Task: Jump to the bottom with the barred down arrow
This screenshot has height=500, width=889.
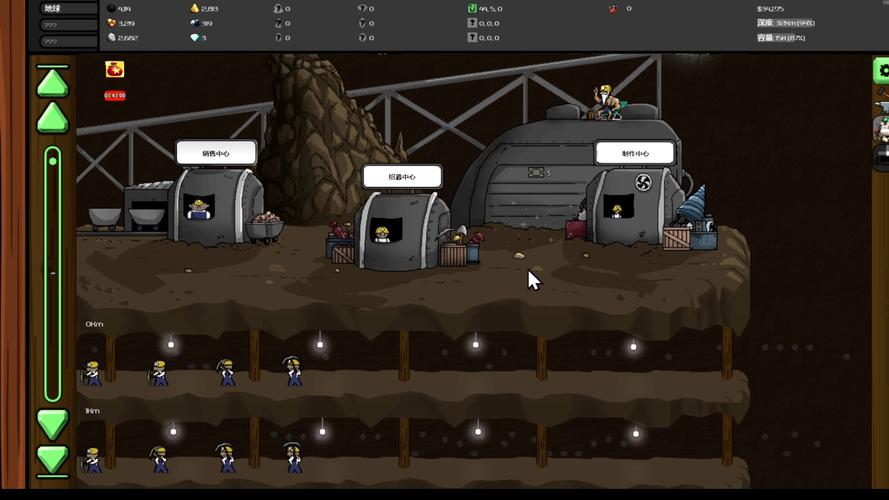Action: 52,459
